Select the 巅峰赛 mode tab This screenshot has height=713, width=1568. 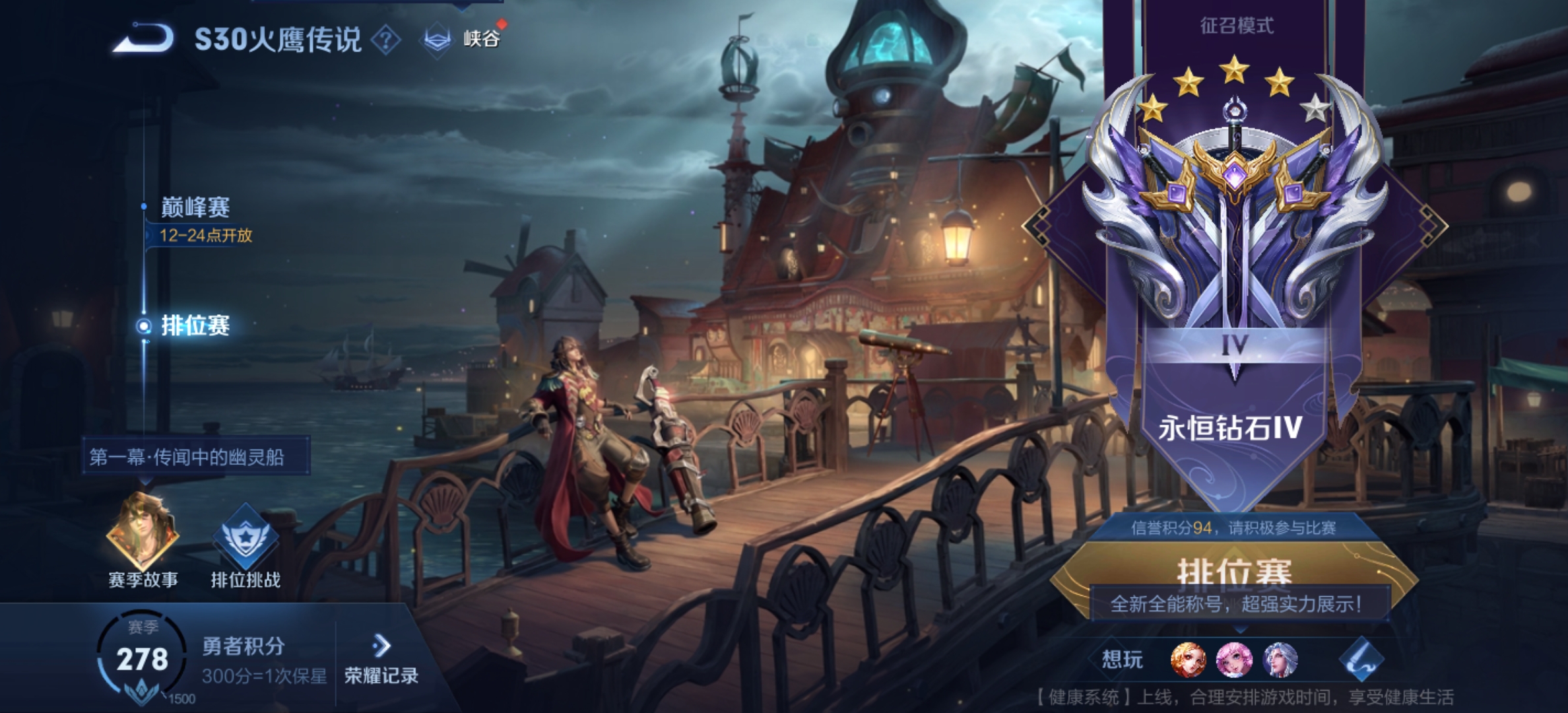point(195,208)
